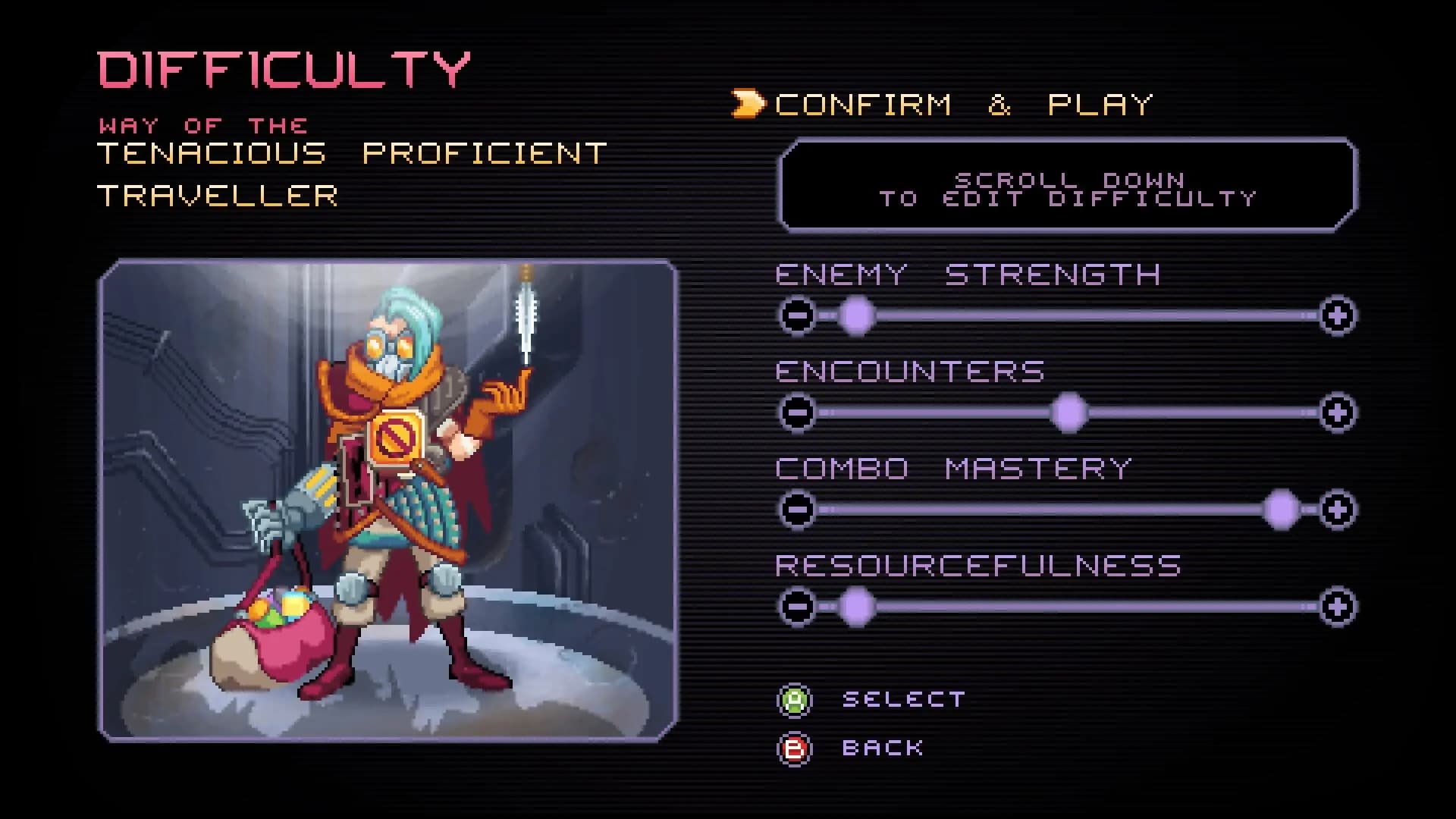Click the plus icon on Combo Mastery

1338,510
